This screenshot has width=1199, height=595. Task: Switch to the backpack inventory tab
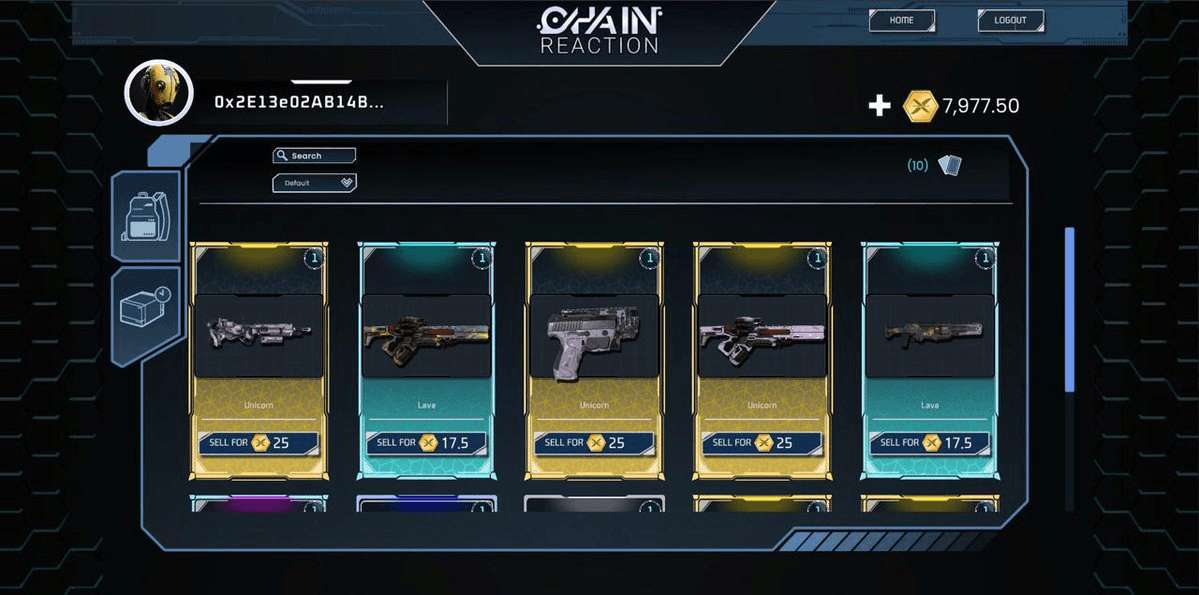tap(147, 216)
